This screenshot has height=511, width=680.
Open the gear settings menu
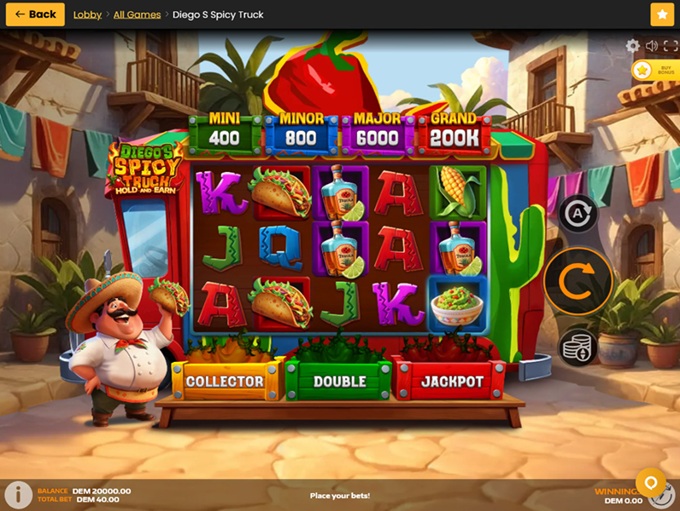tap(632, 46)
